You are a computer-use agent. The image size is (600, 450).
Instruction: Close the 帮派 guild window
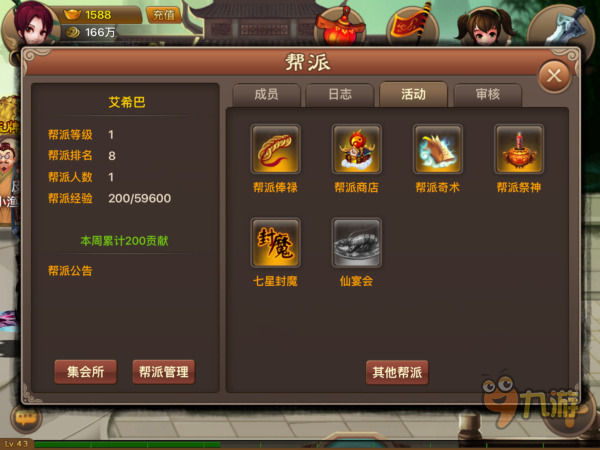pyautogui.click(x=553, y=76)
